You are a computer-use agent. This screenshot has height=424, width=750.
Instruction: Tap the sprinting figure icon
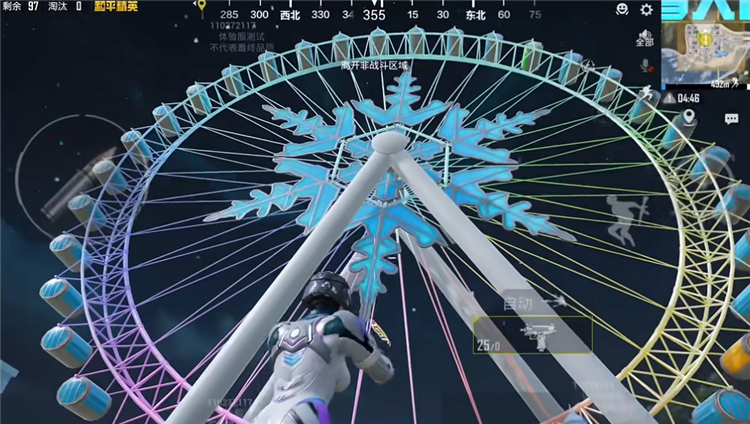[646, 94]
